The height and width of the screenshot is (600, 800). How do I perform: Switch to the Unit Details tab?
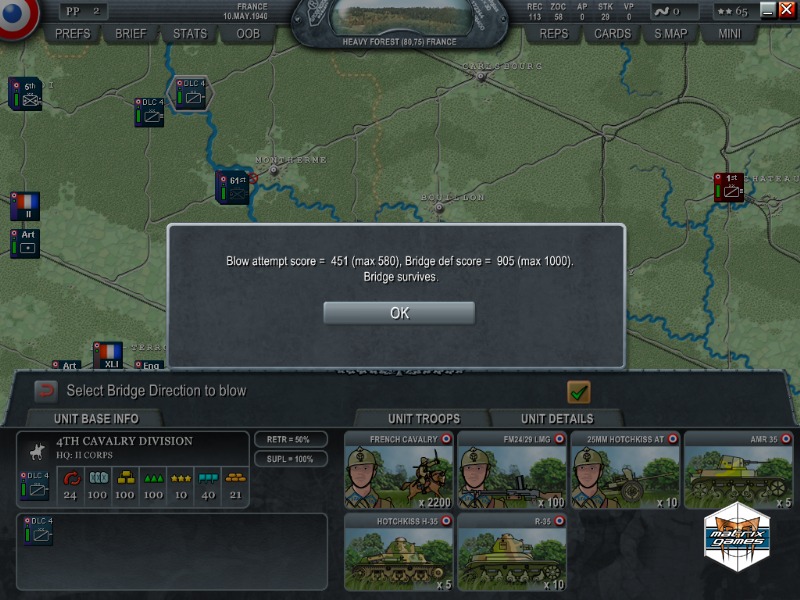click(556, 418)
